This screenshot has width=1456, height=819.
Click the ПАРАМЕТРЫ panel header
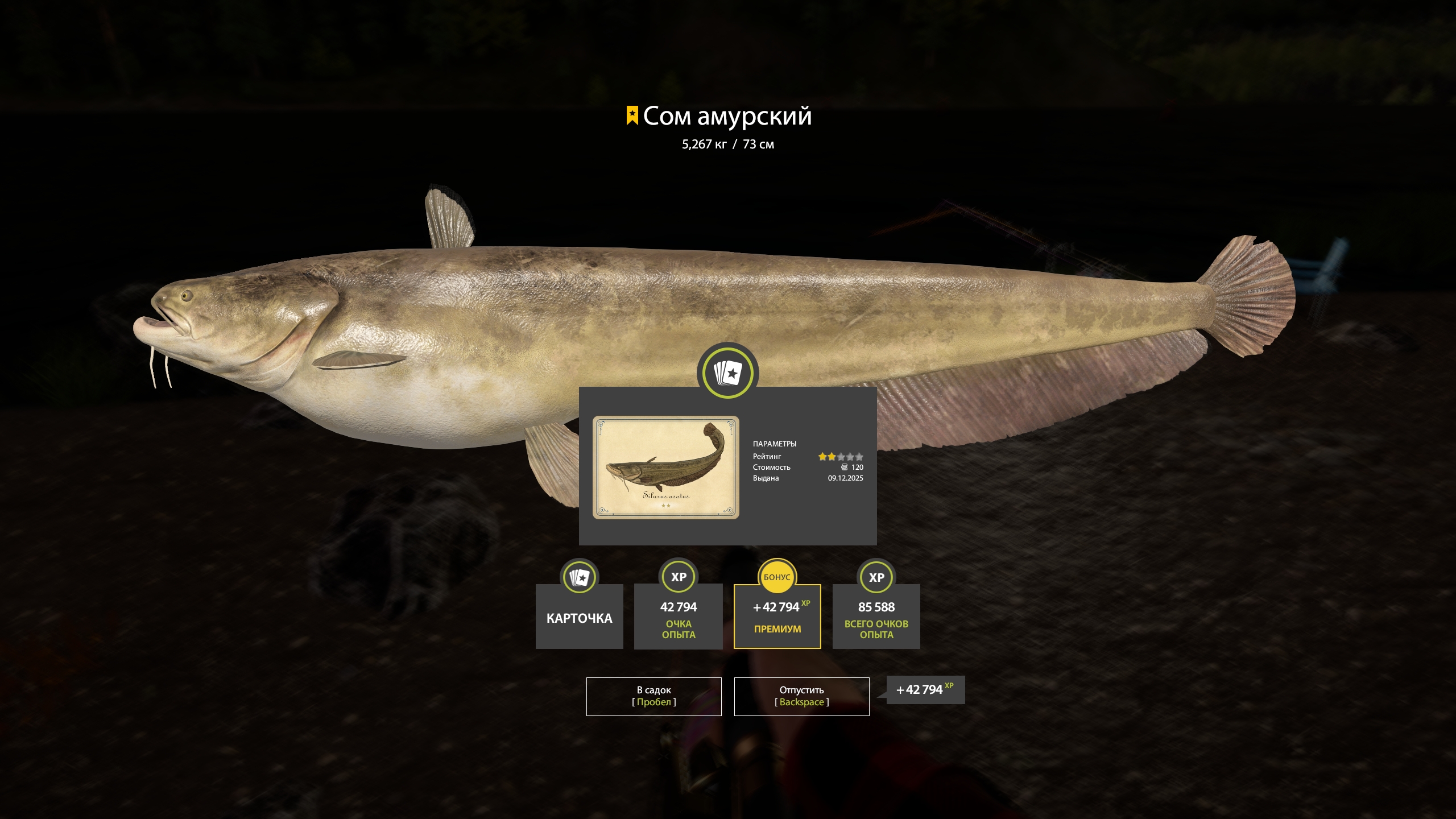pos(775,444)
